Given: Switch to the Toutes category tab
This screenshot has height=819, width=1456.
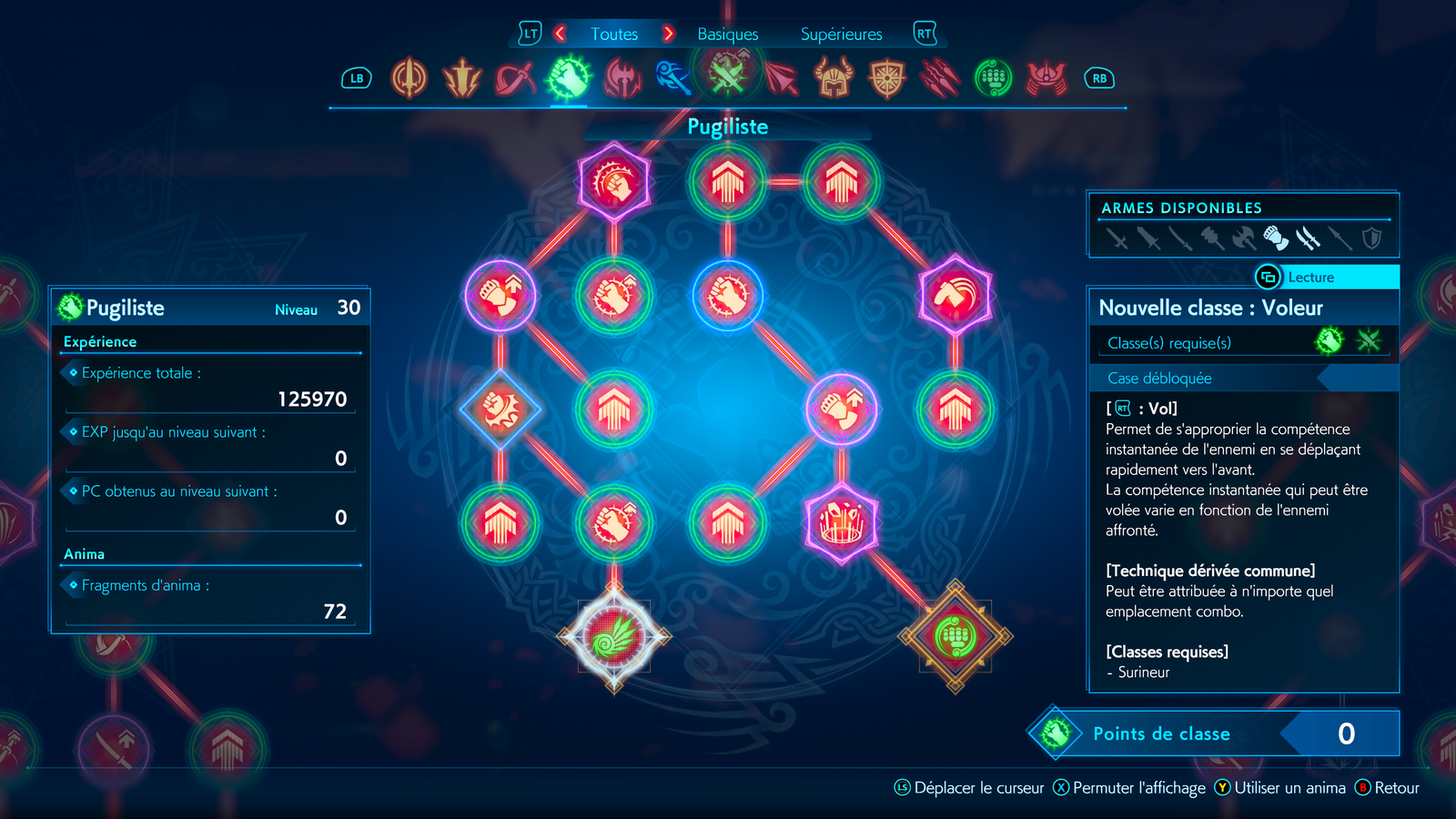Looking at the screenshot, I should point(614,35).
